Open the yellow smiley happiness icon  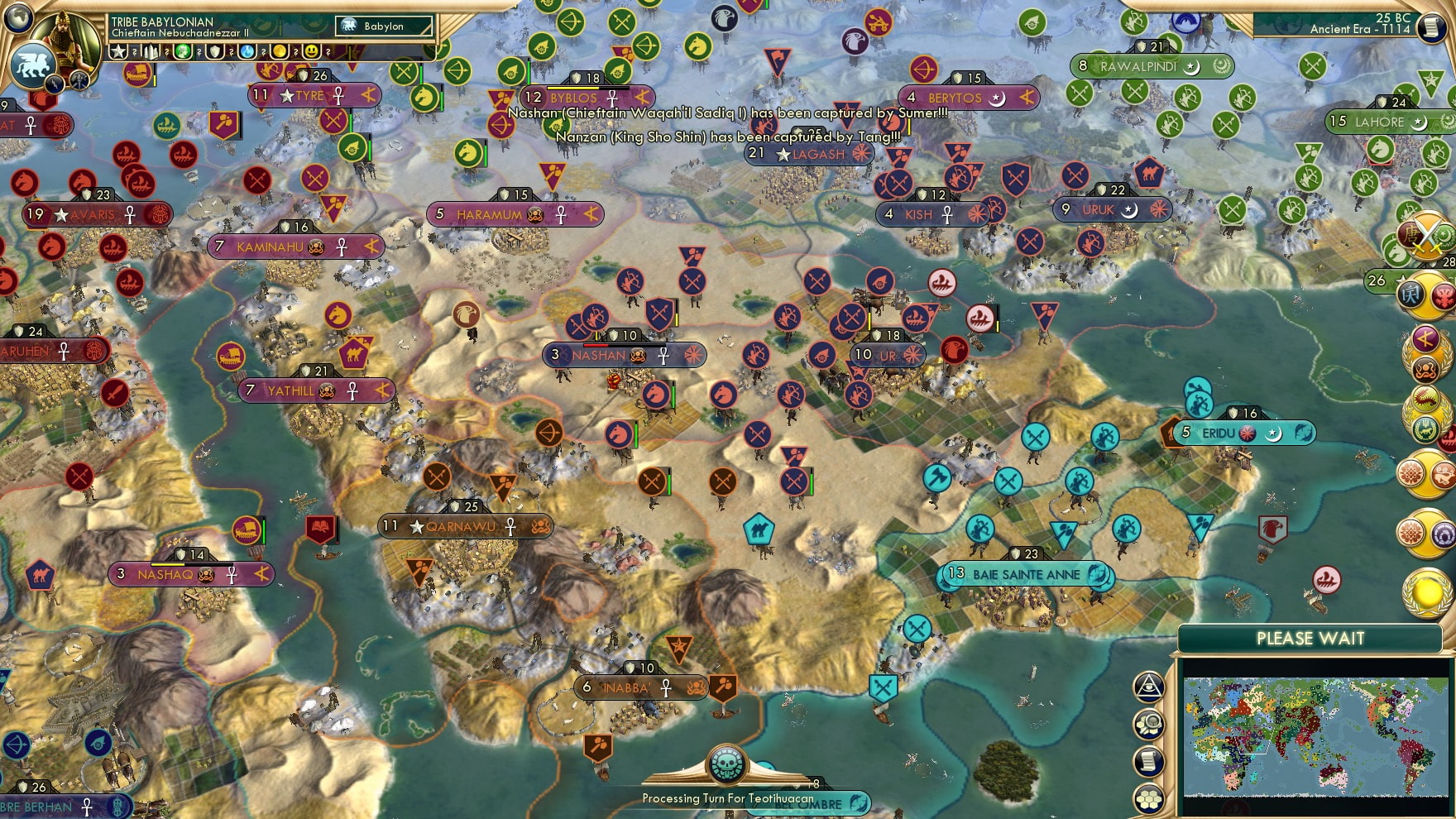click(312, 51)
